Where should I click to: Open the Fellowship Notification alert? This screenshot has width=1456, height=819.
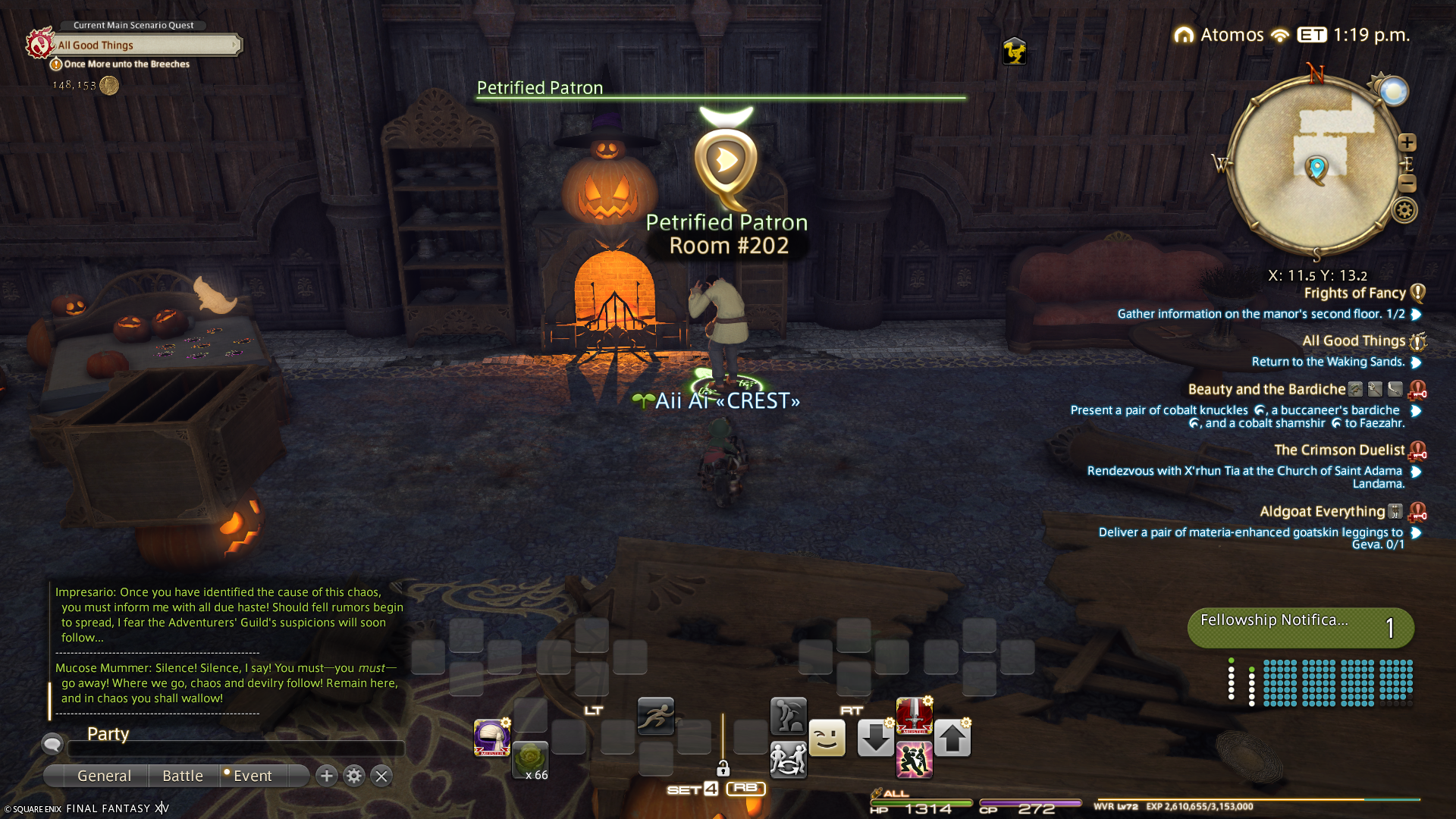point(1301,628)
